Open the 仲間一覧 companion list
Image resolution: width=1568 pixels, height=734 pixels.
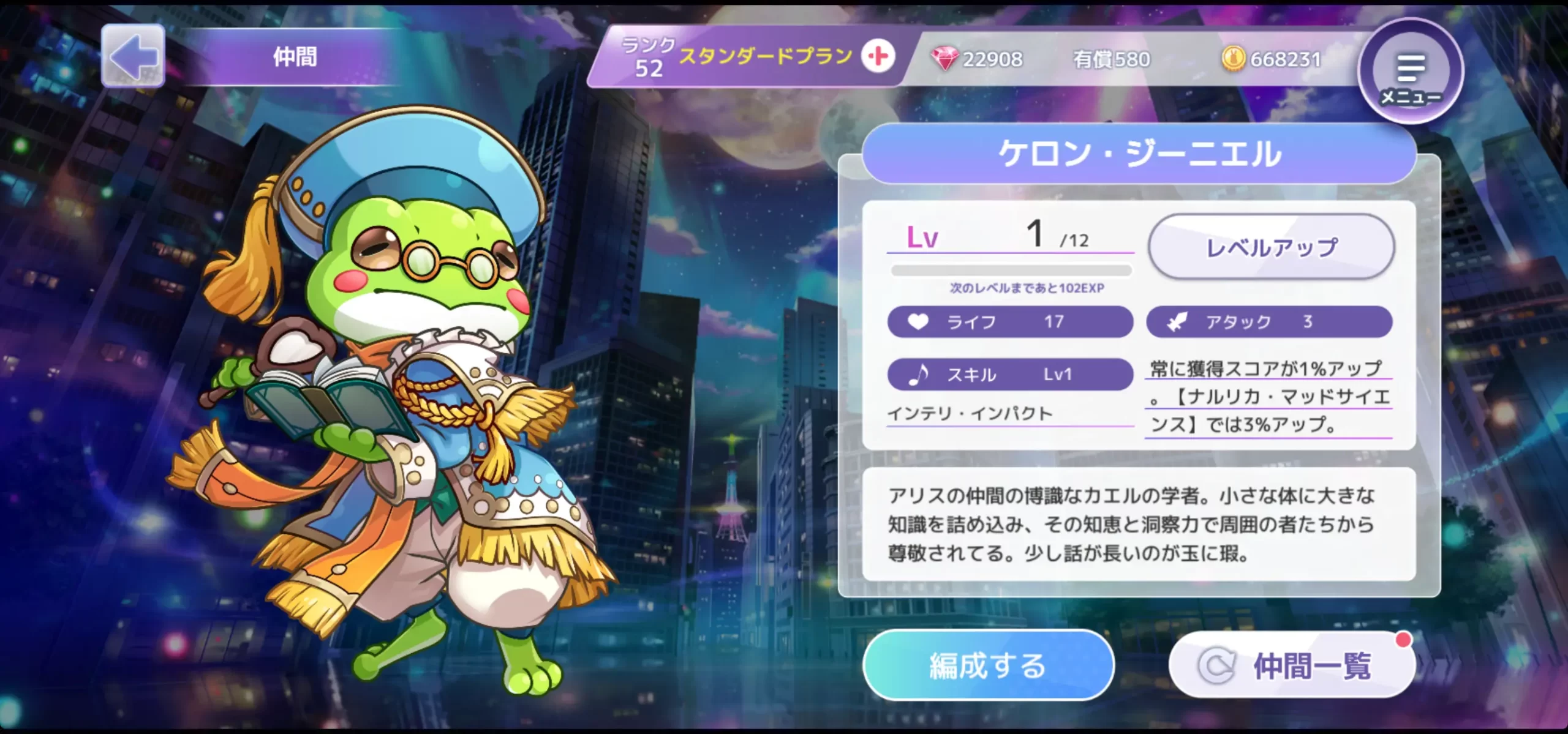tap(1292, 665)
